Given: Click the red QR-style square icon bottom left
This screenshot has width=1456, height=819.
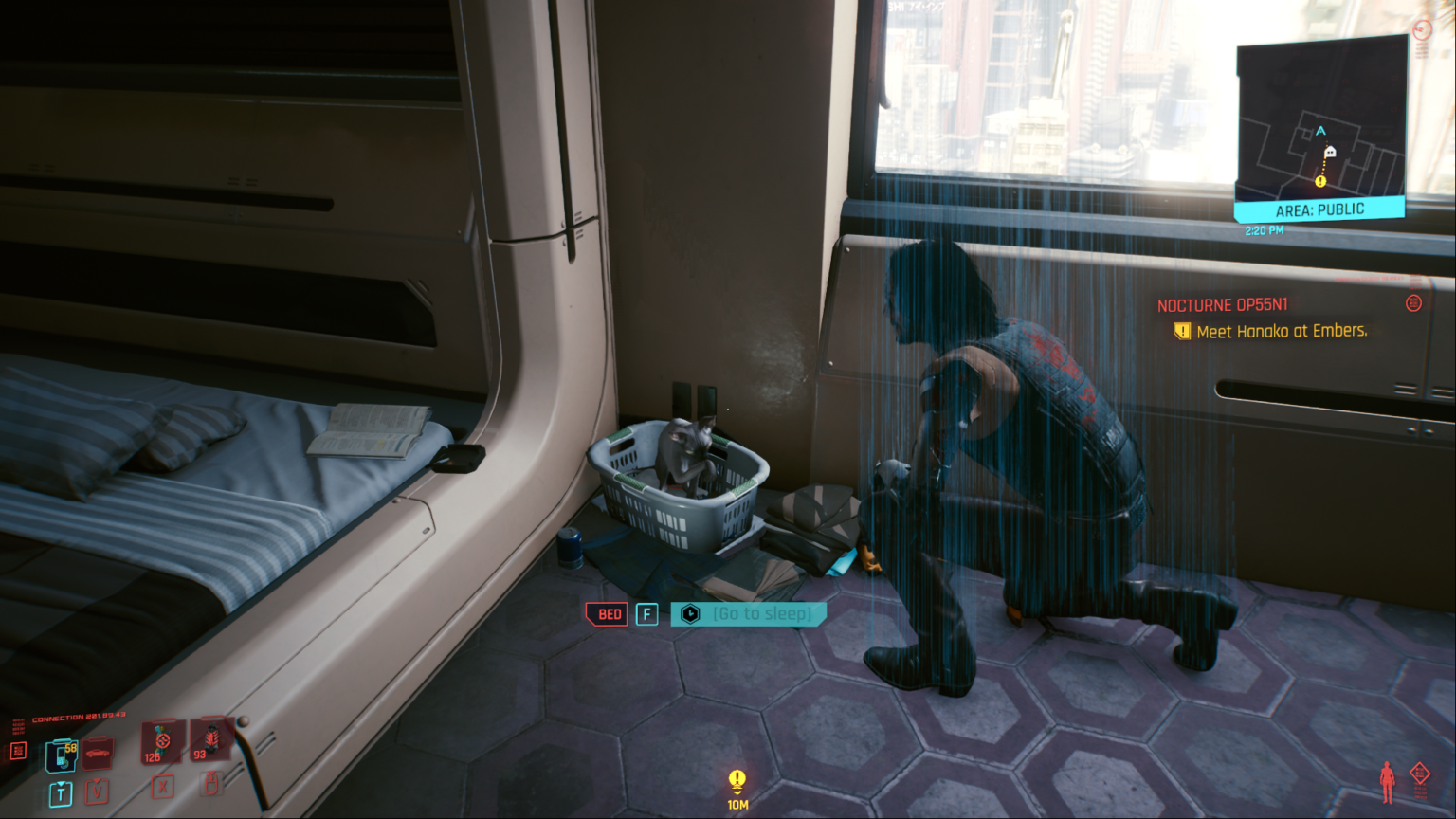Looking at the screenshot, I should (16, 748).
